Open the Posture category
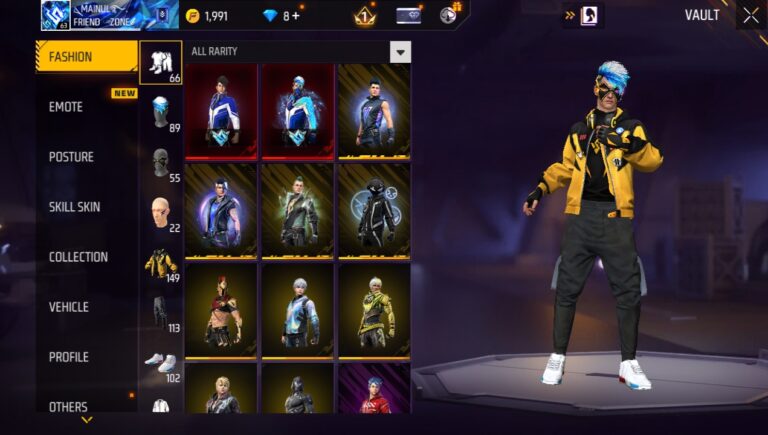The width and height of the screenshot is (768, 435). [x=71, y=157]
